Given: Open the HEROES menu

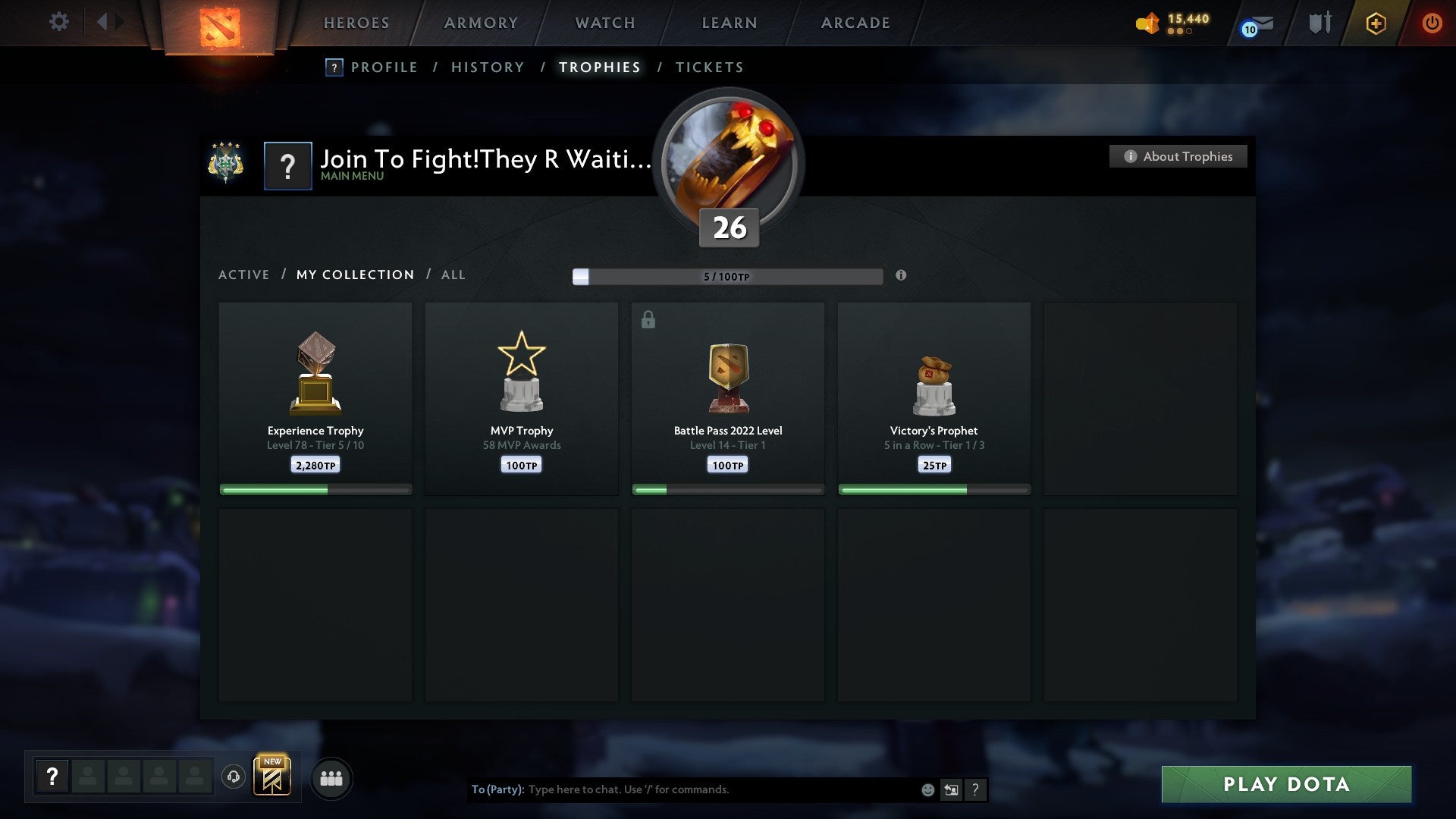Looking at the screenshot, I should (x=356, y=23).
